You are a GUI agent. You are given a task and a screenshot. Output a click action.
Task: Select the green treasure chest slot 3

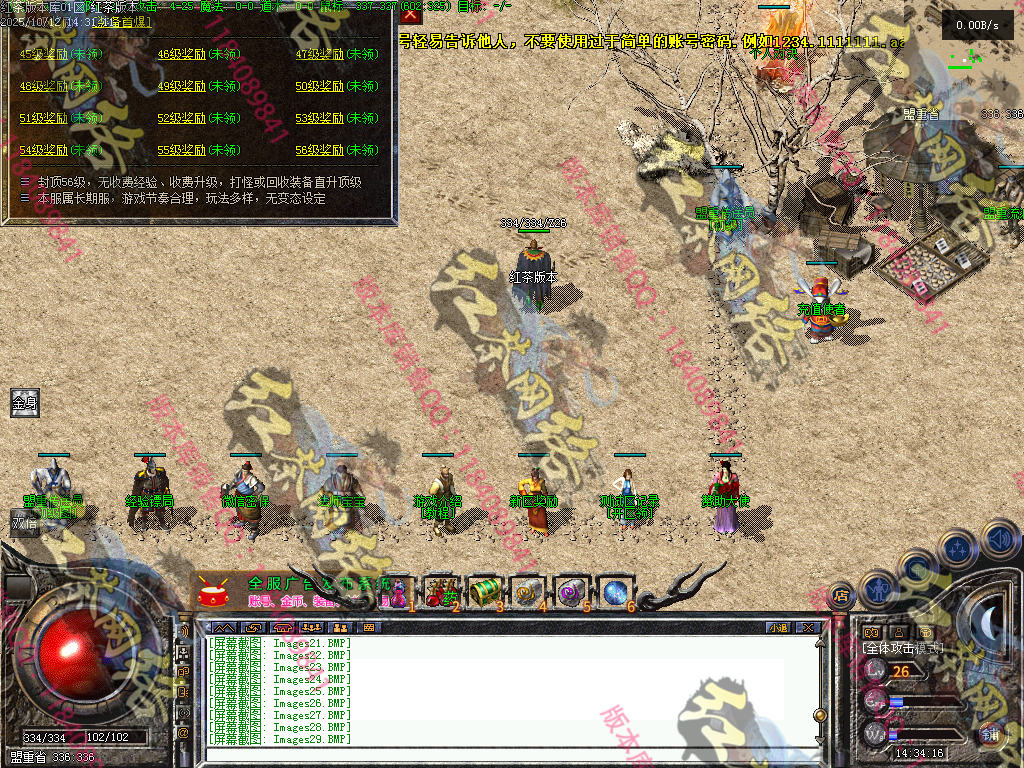click(x=484, y=592)
